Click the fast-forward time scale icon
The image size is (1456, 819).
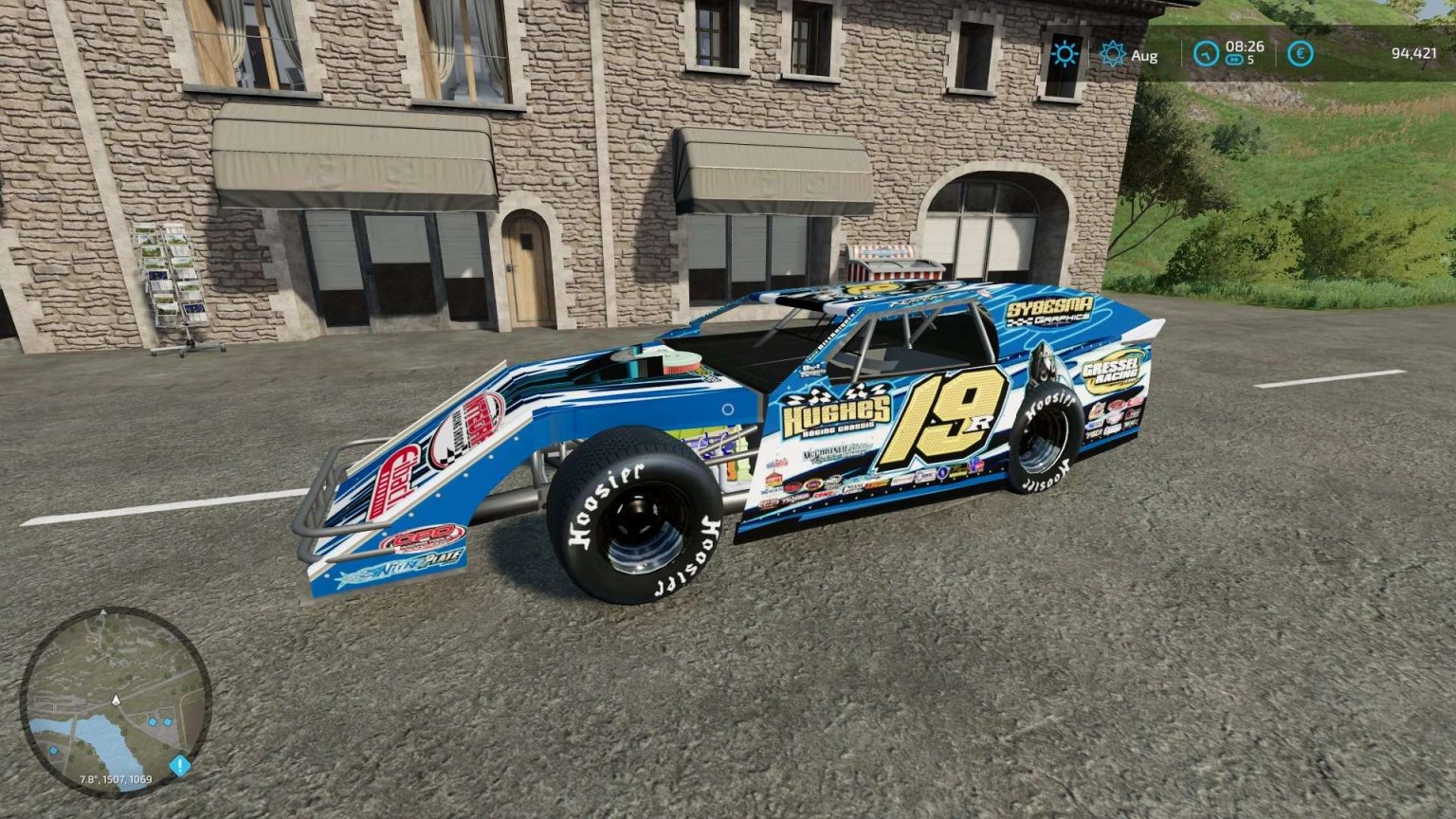click(x=1234, y=60)
